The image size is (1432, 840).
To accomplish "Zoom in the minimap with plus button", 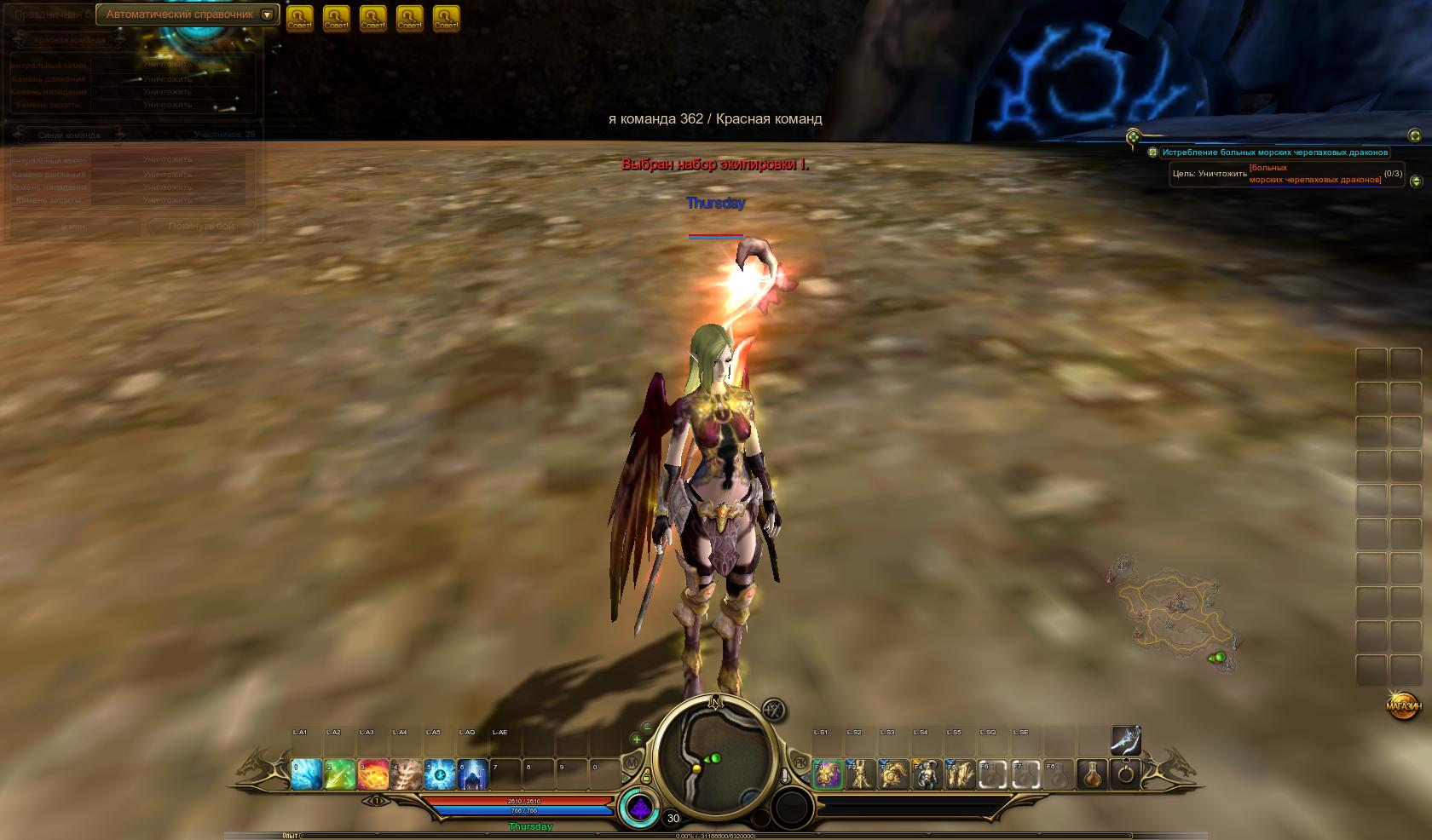I will click(636, 739).
